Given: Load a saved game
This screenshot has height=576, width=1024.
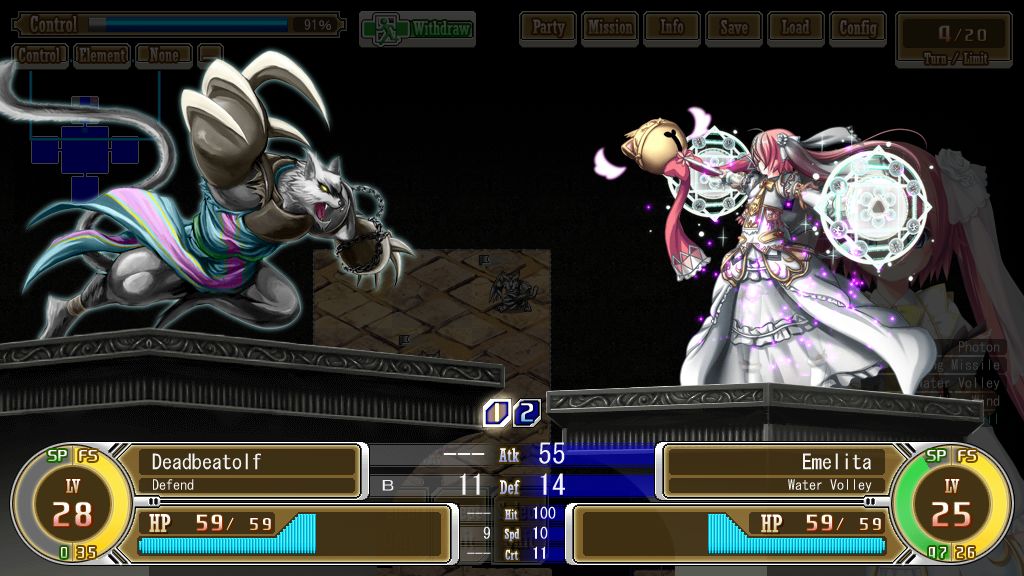Looking at the screenshot, I should [796, 28].
